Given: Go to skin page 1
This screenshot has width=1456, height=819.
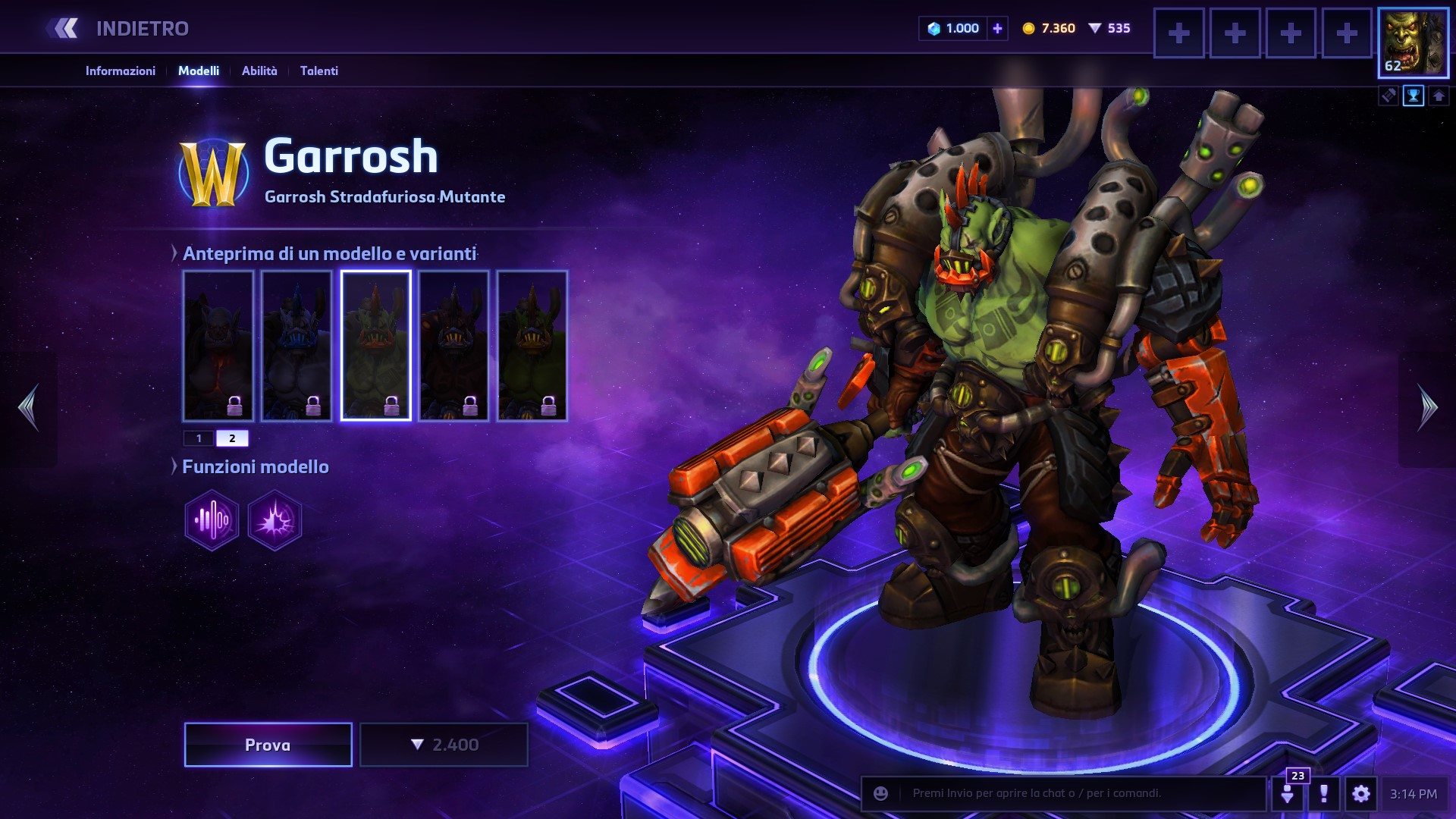Looking at the screenshot, I should point(199,438).
